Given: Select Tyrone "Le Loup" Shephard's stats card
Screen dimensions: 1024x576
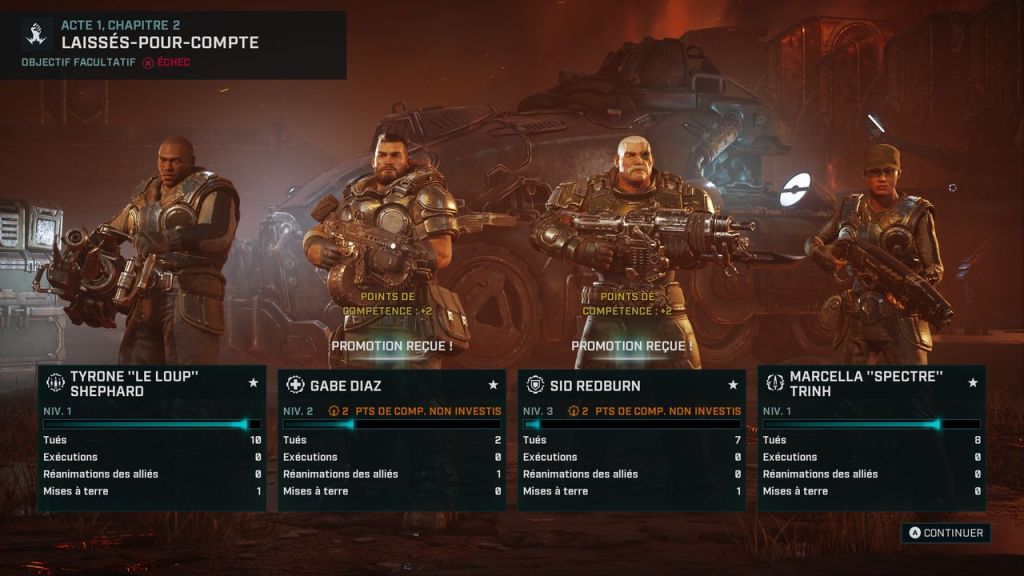Looking at the screenshot, I should [152, 439].
